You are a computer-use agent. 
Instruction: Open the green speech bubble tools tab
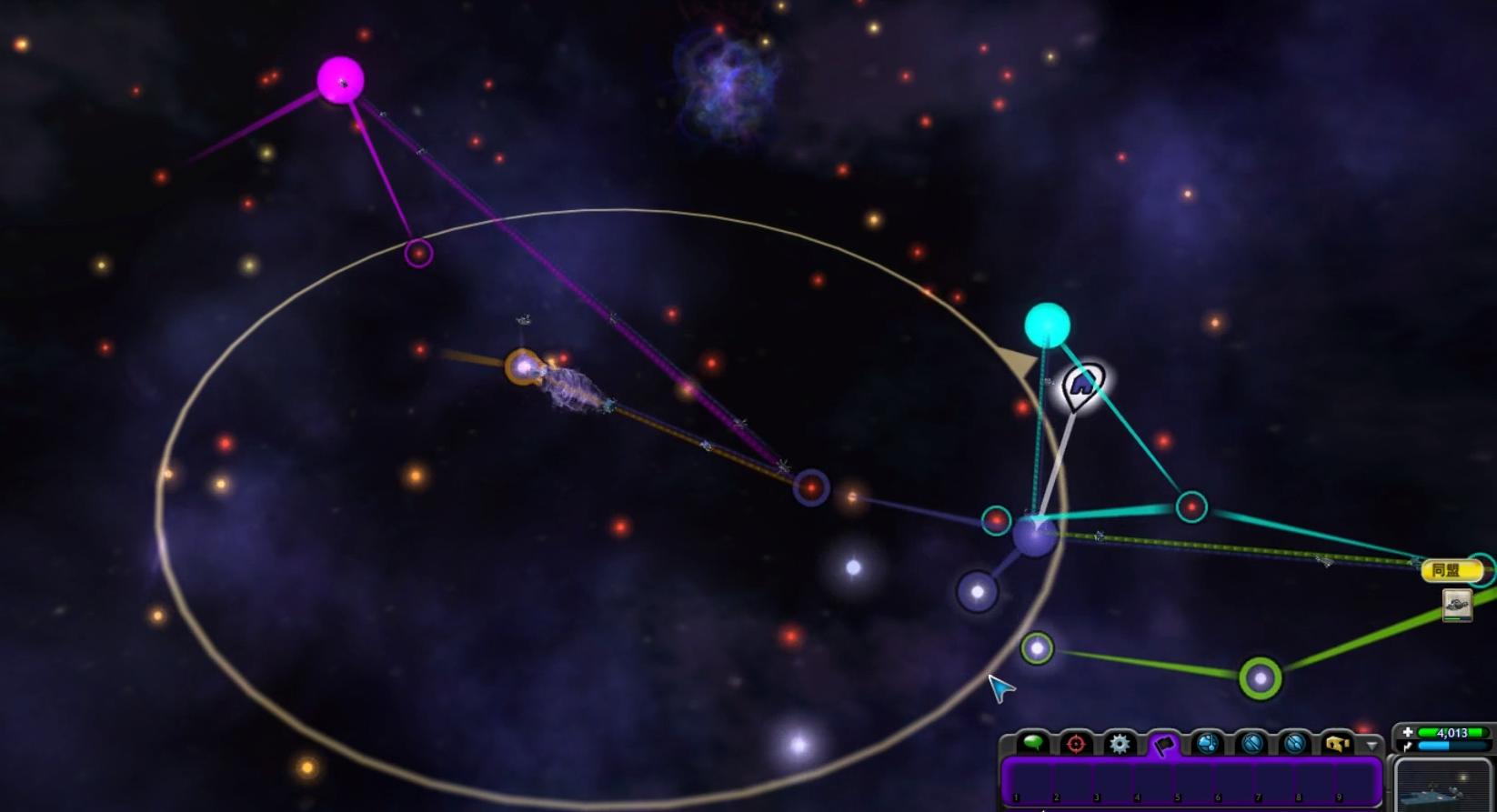click(1032, 743)
